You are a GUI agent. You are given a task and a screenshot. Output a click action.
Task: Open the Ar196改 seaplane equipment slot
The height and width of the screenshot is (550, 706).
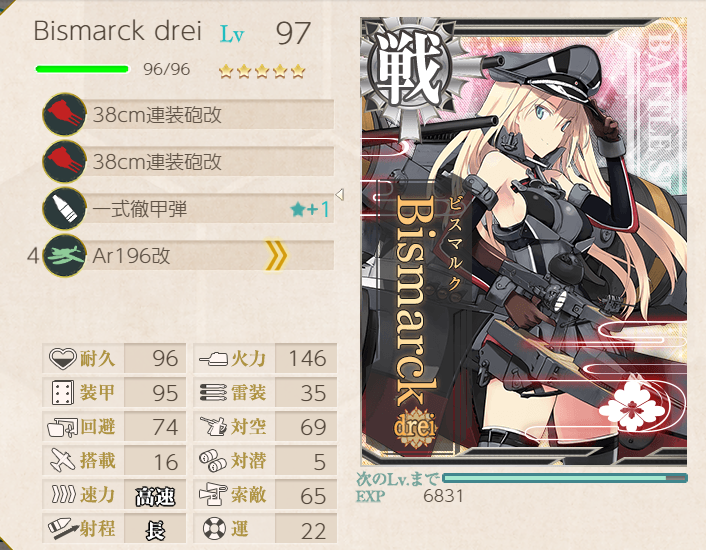tap(190, 256)
